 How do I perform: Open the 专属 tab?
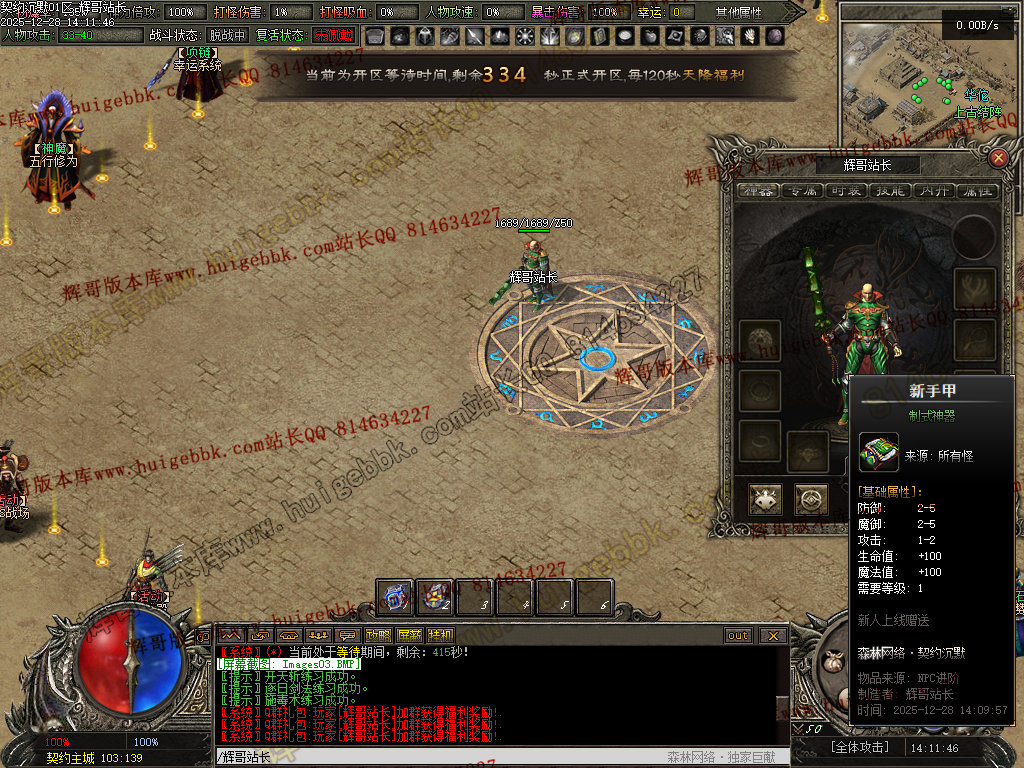coord(802,190)
